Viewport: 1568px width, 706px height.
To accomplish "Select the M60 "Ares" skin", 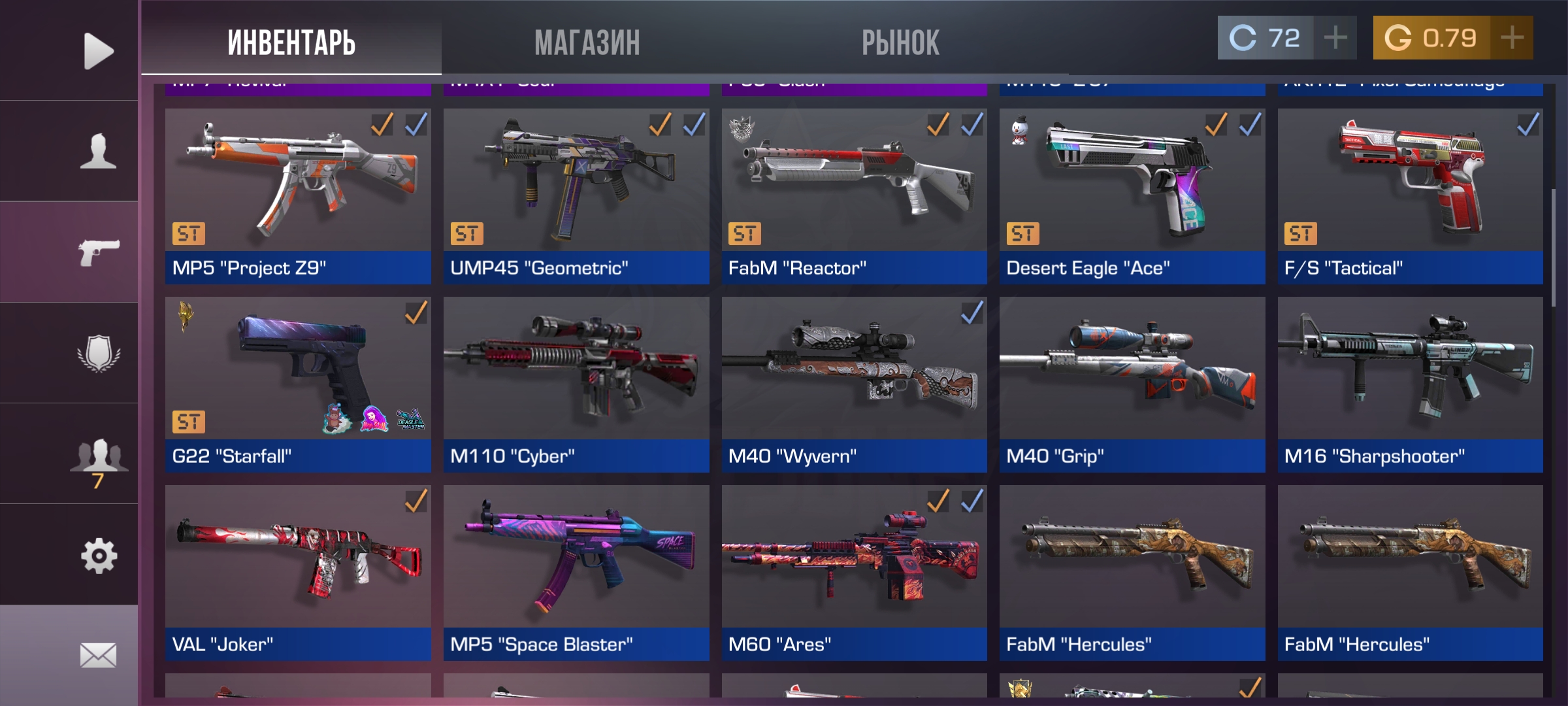I will coord(854,573).
